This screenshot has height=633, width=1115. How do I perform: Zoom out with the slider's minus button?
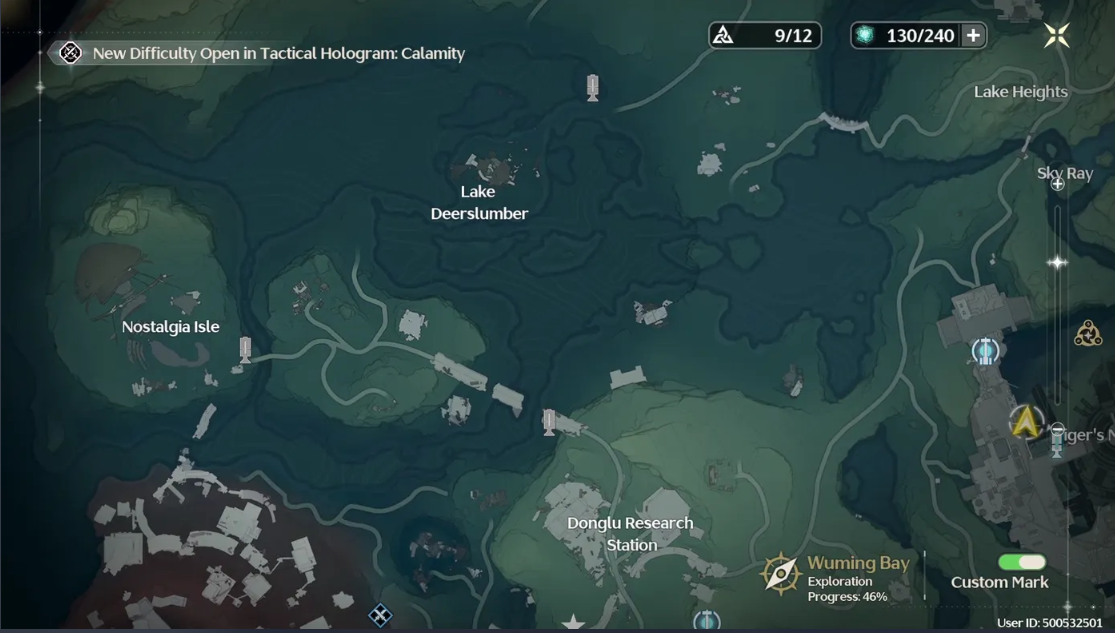click(1058, 431)
